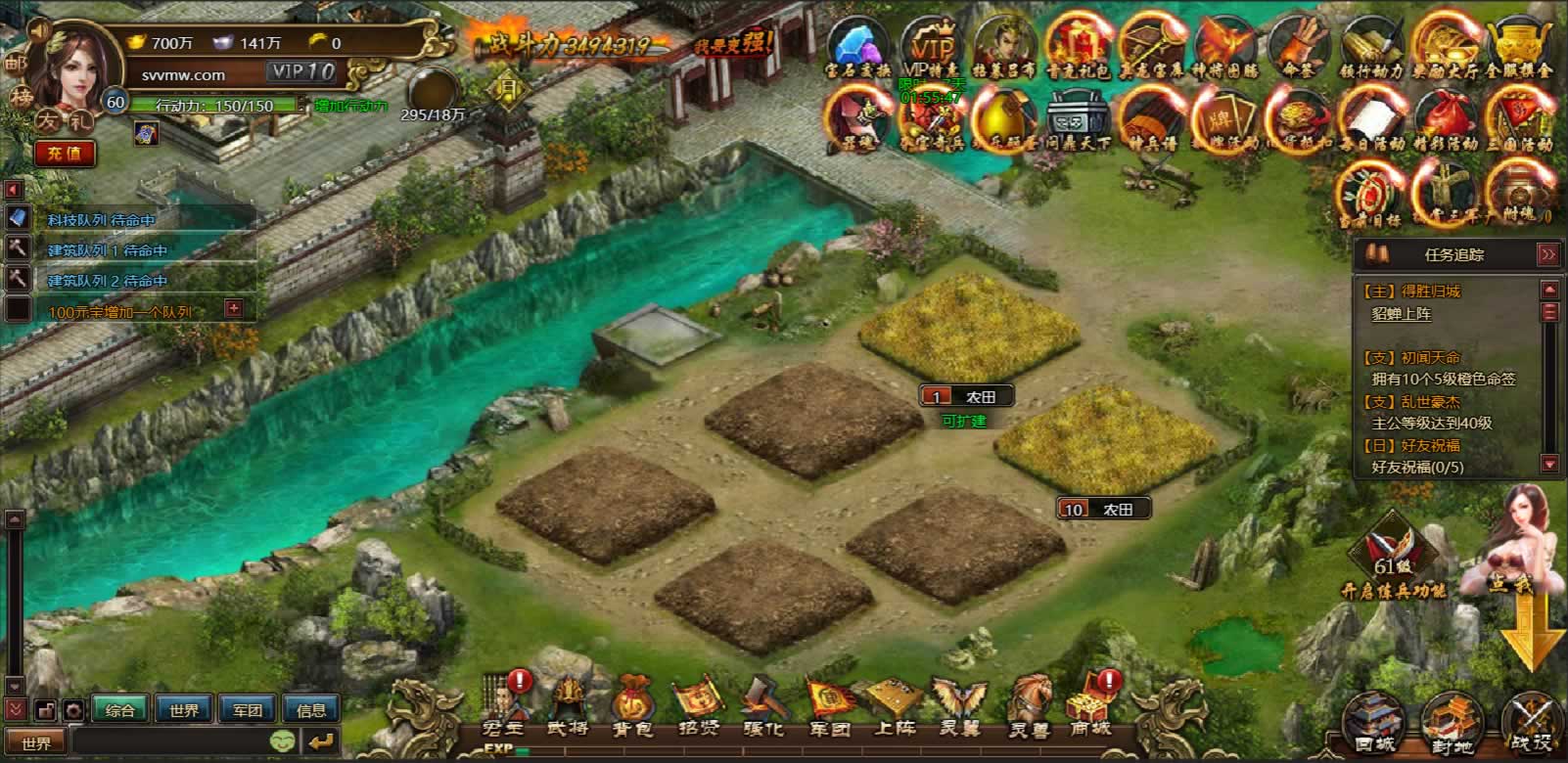Switch to the 军团 chat tab
The height and width of the screenshot is (763, 1568).
pyautogui.click(x=247, y=710)
